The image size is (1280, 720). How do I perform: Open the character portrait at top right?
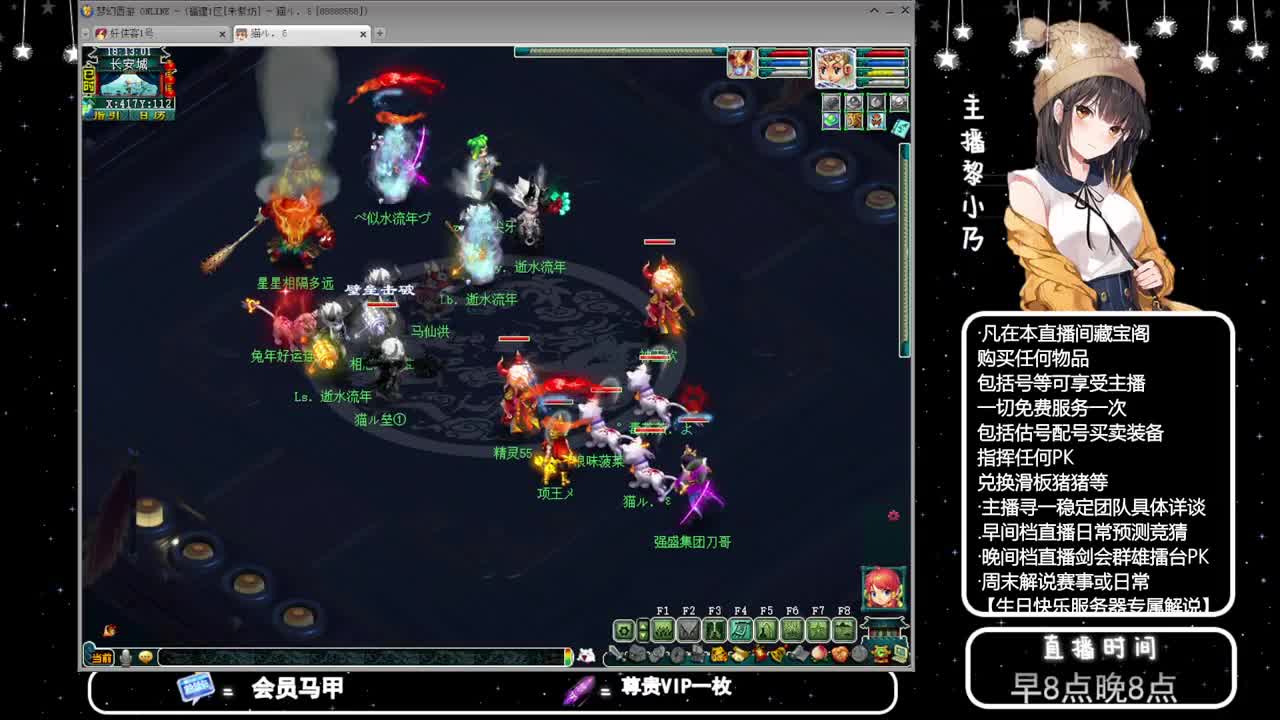point(836,67)
